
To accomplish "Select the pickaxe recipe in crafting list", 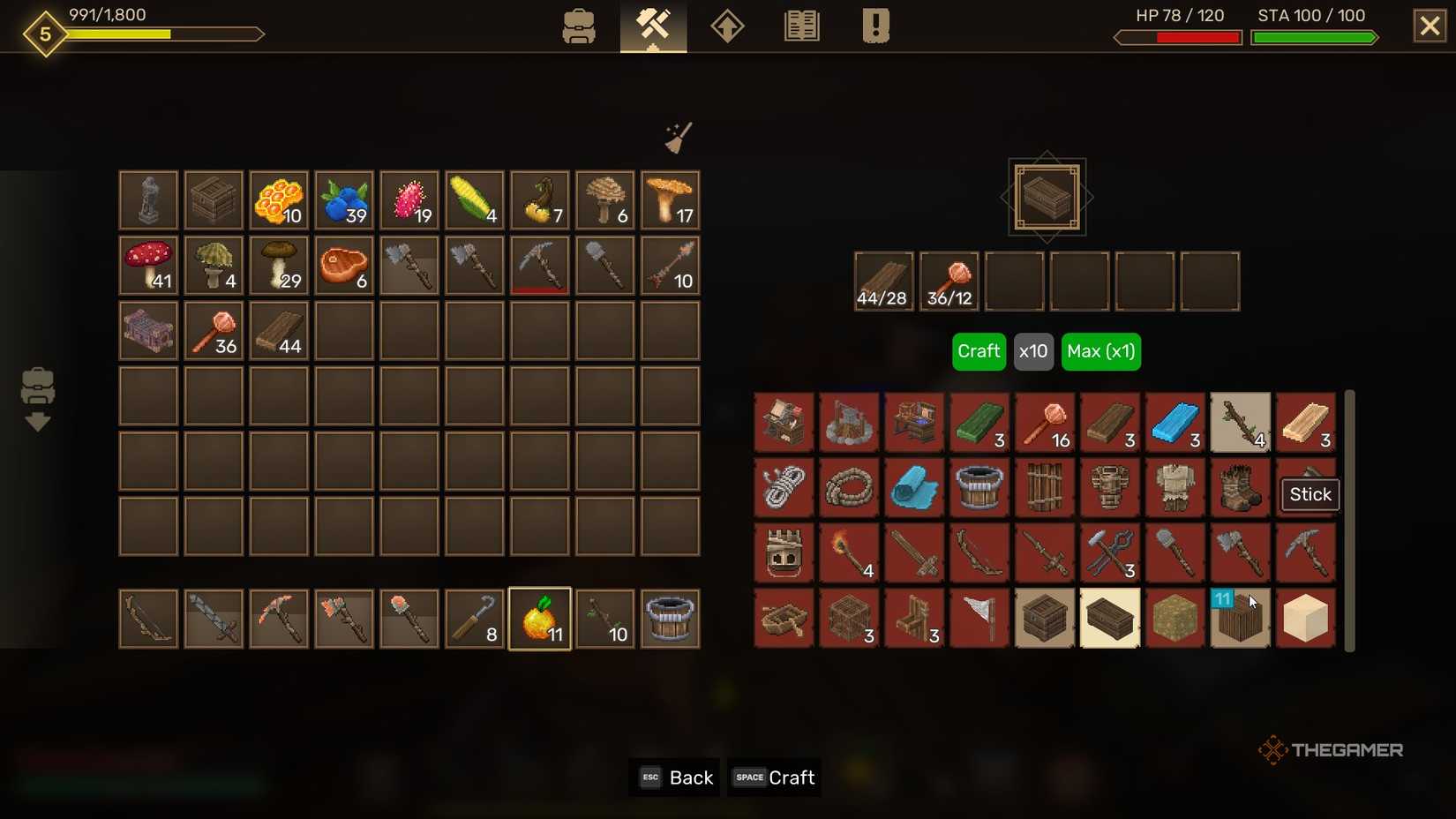I will coord(1306,553).
